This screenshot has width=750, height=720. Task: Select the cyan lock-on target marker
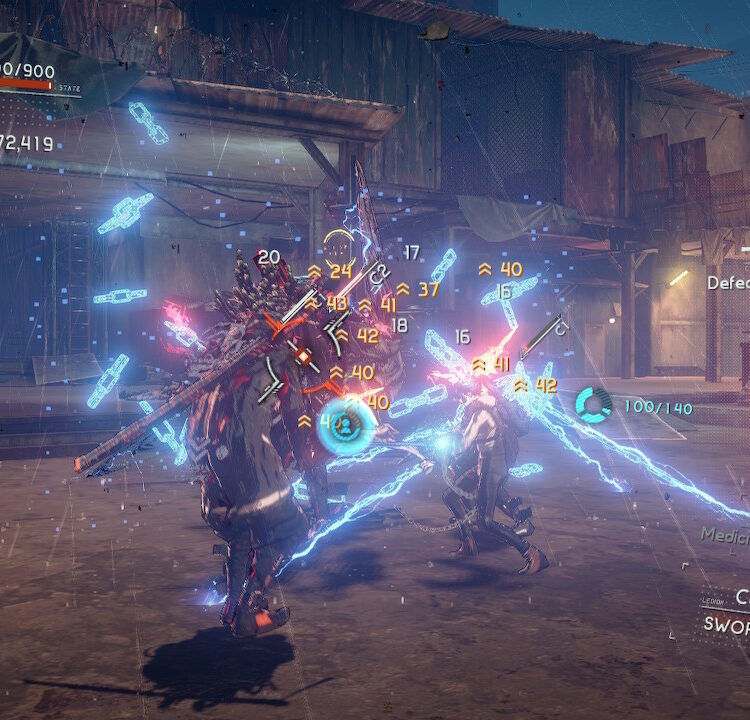pos(345,425)
